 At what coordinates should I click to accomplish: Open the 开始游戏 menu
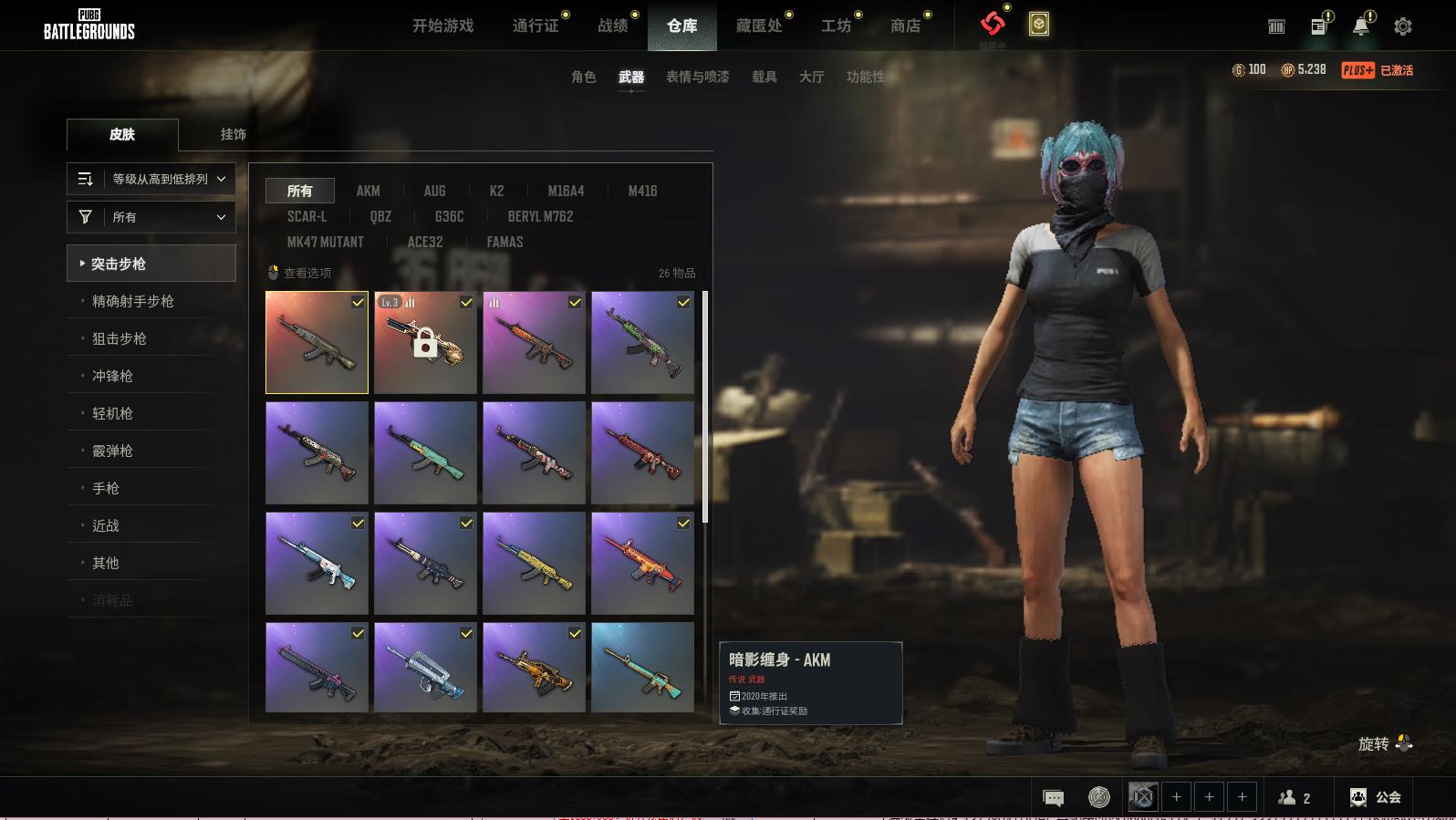coord(442,26)
